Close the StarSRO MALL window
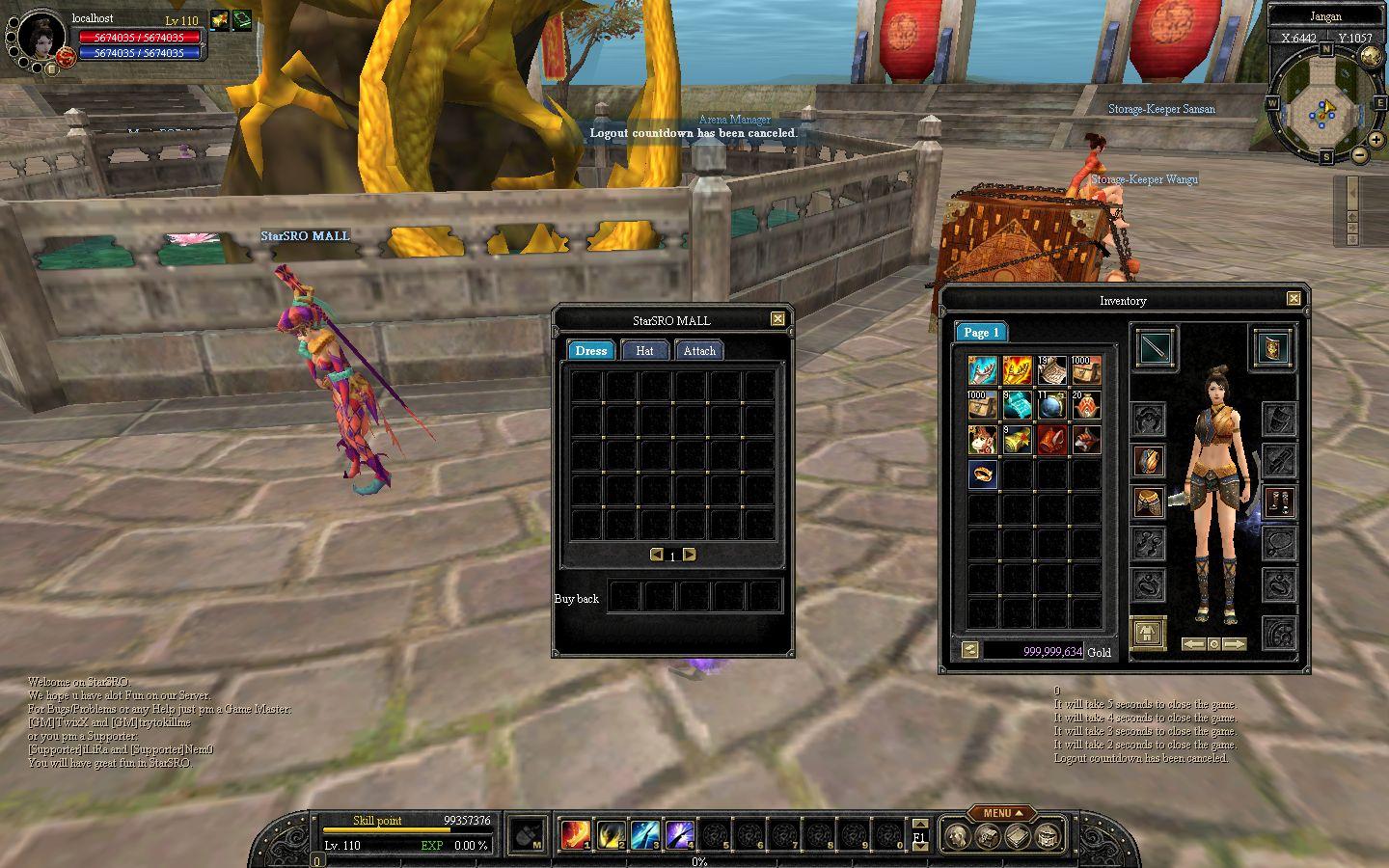 (x=777, y=319)
